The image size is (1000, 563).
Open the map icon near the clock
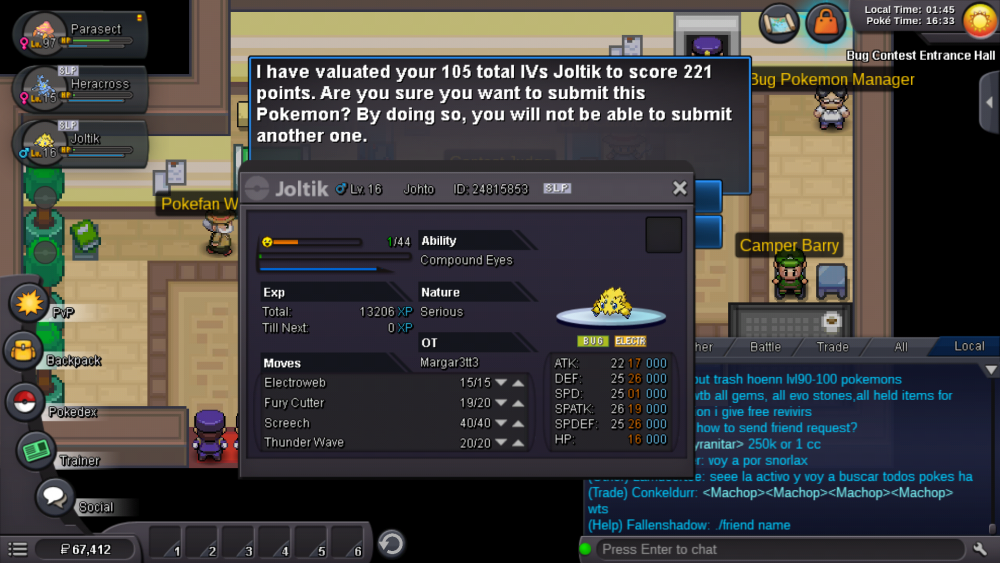point(779,24)
